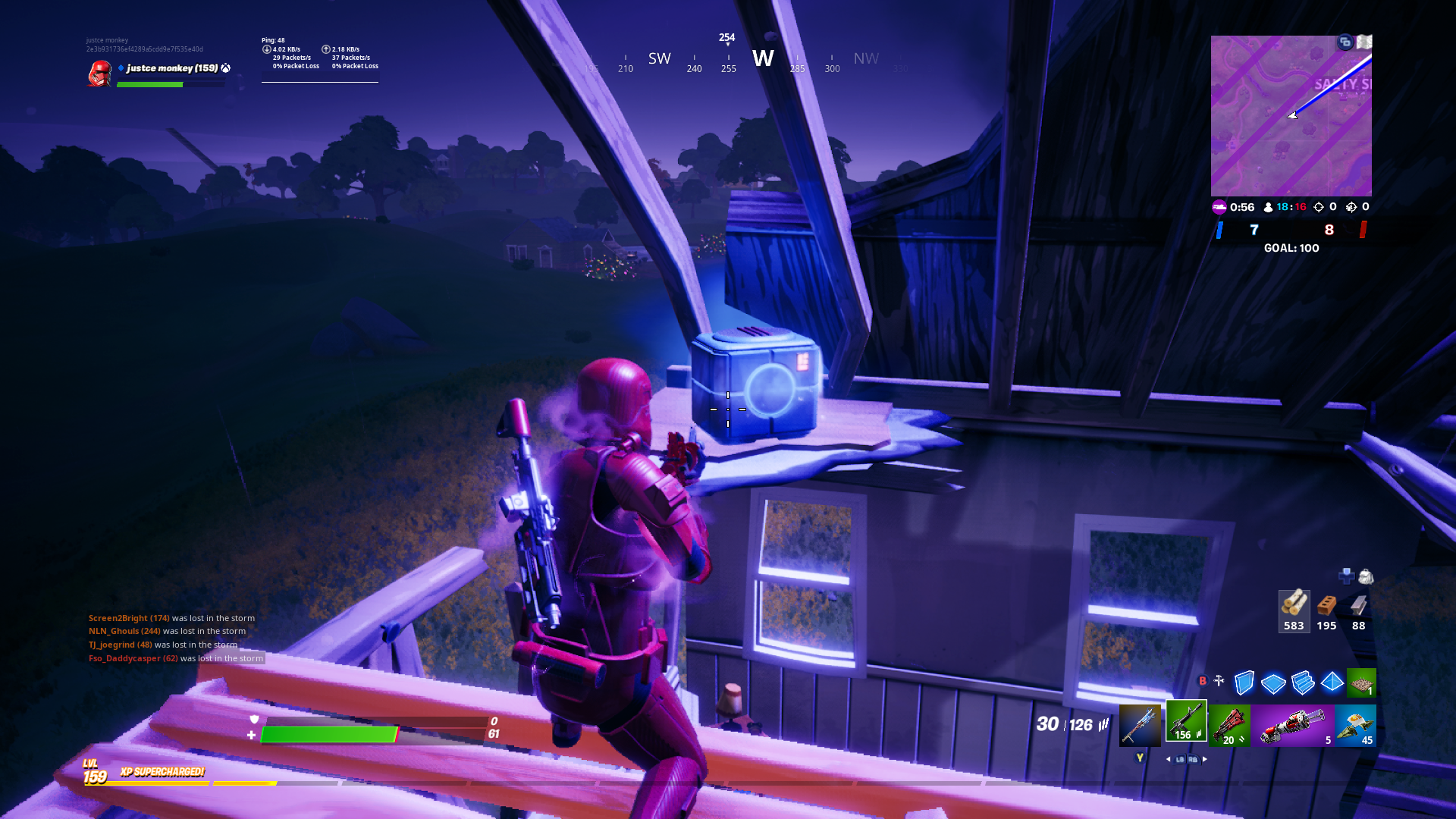Click the minimap in the top-right corner
This screenshot has width=1456, height=819.
point(1292,115)
